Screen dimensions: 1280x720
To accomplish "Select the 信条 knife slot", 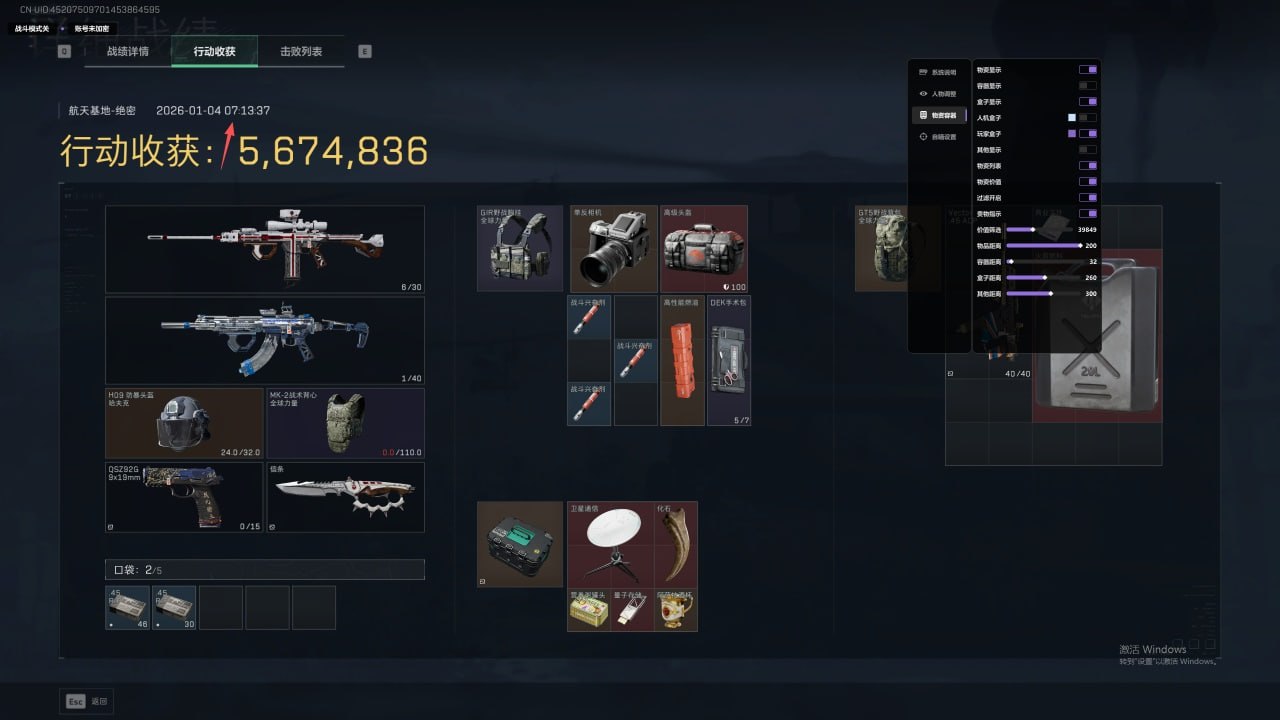I will coord(345,496).
